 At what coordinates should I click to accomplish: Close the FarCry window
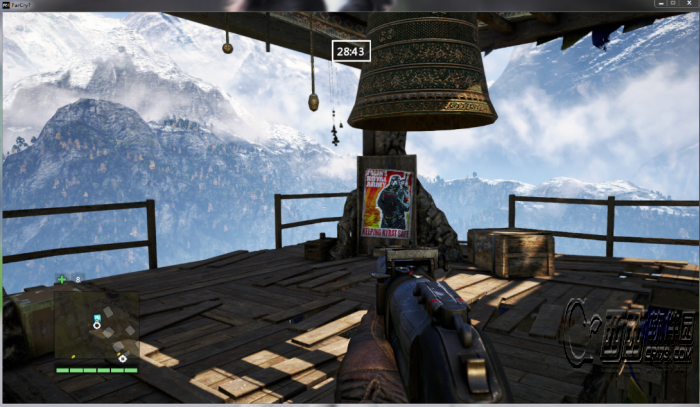(x=687, y=6)
